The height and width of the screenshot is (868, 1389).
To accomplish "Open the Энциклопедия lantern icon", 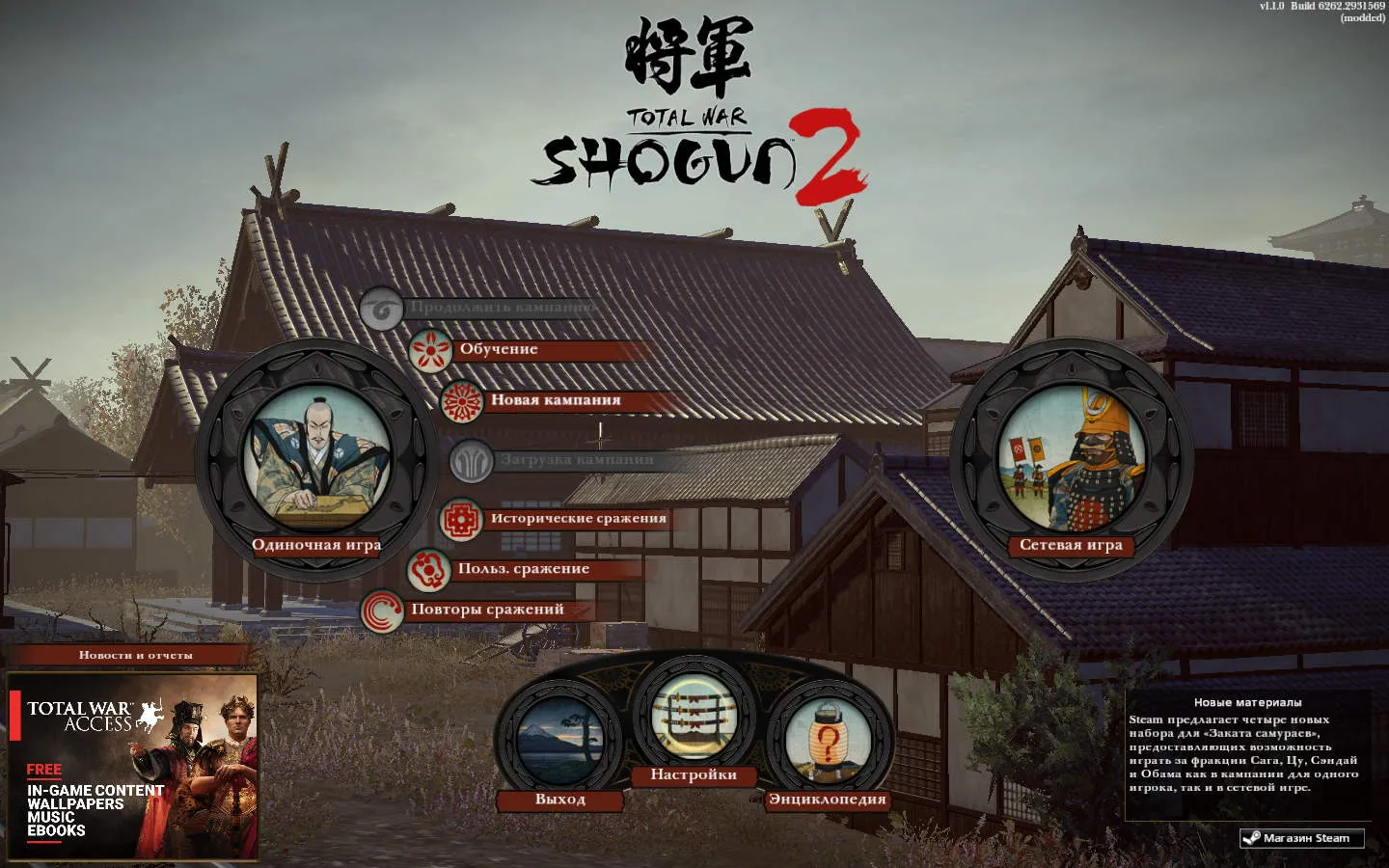I will [828, 741].
